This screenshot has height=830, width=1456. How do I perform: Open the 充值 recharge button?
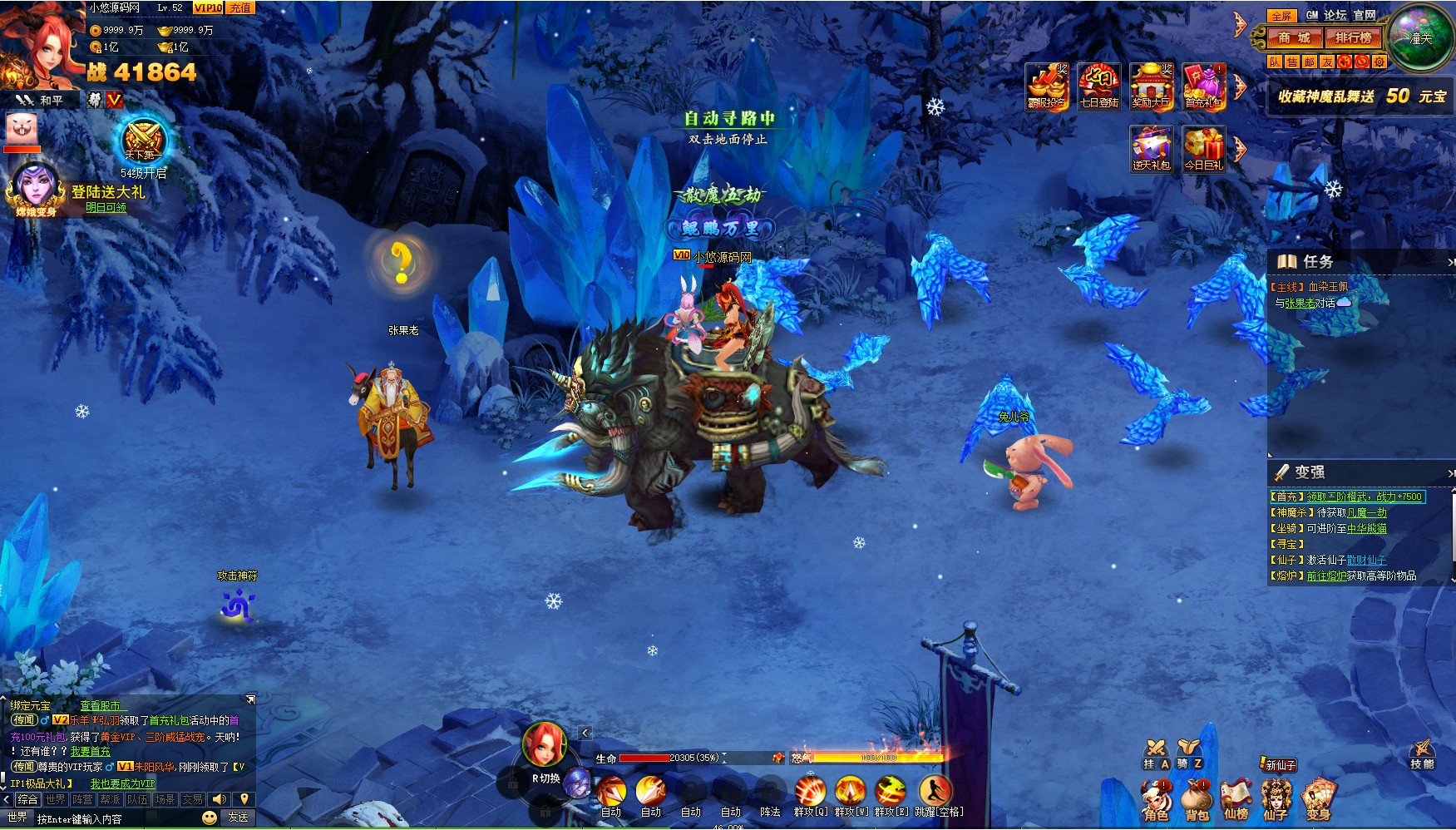coord(240,7)
